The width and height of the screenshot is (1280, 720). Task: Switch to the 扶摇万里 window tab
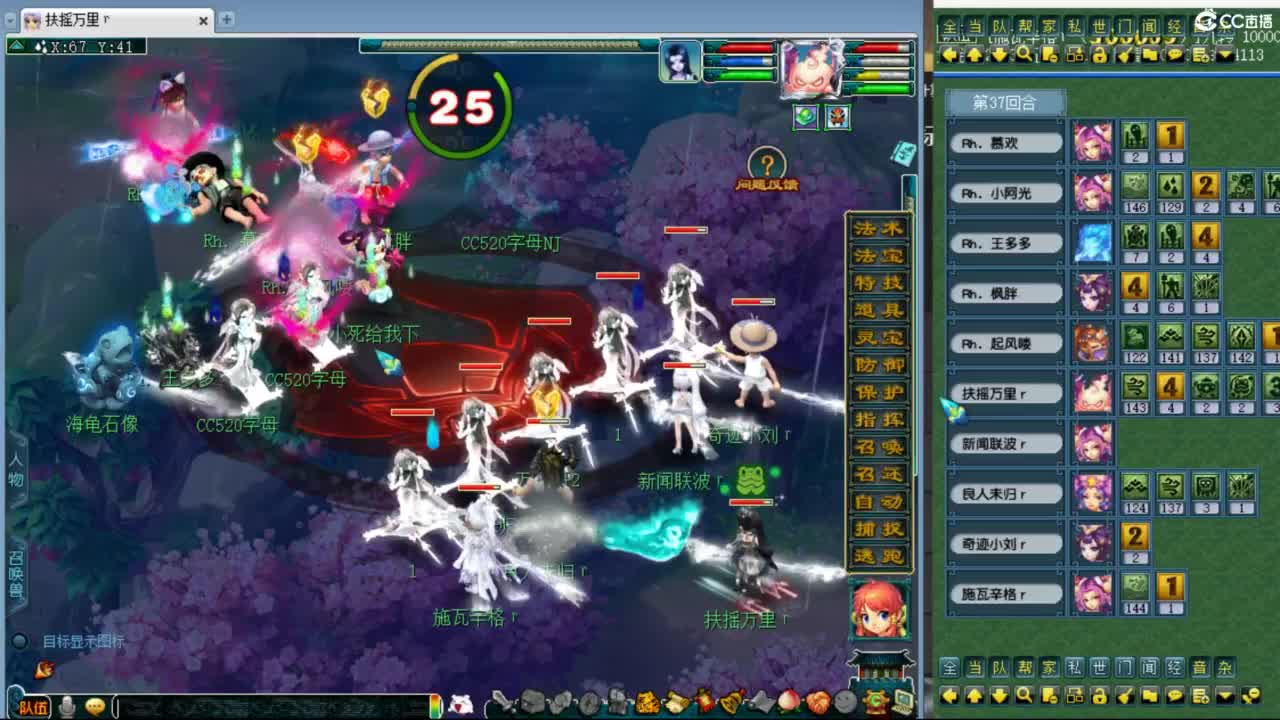coord(75,20)
